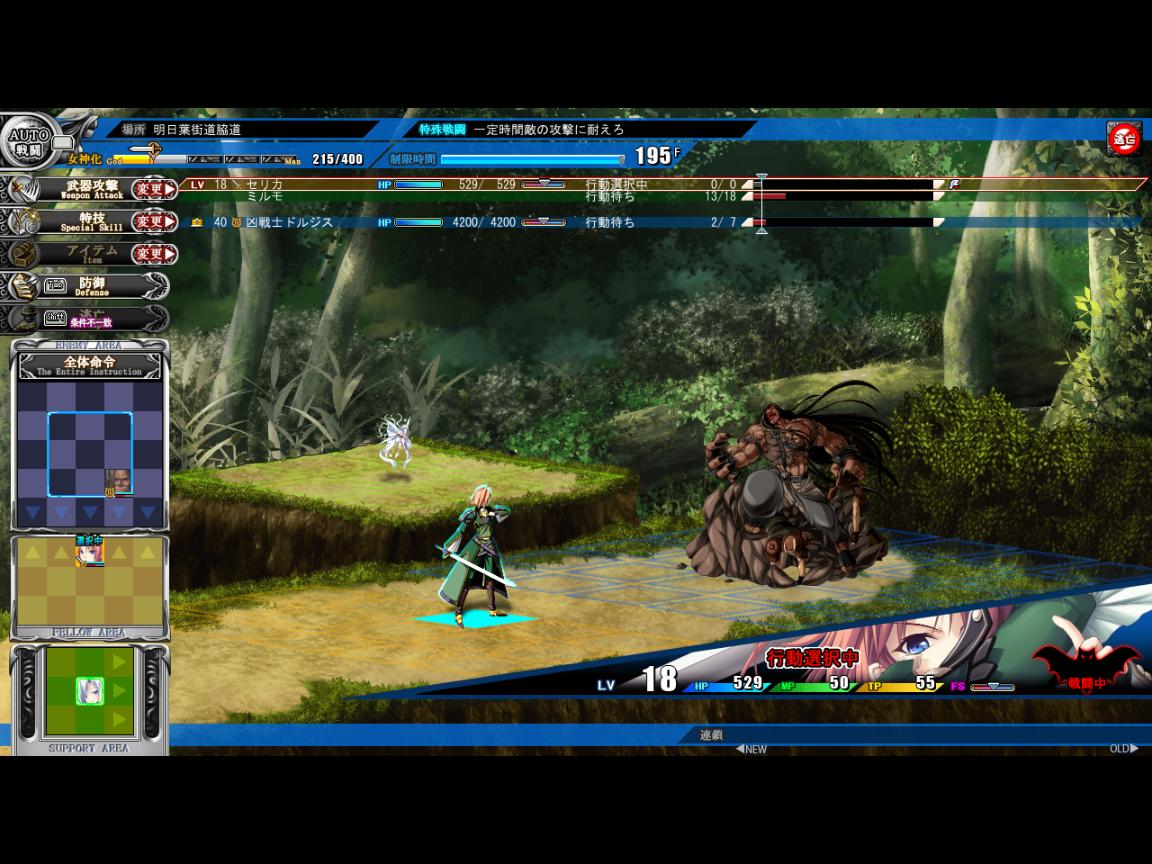The width and height of the screenshot is (1152, 864).
Task: Select the berserker Dorjis row in the turn list
Action: click(400, 222)
